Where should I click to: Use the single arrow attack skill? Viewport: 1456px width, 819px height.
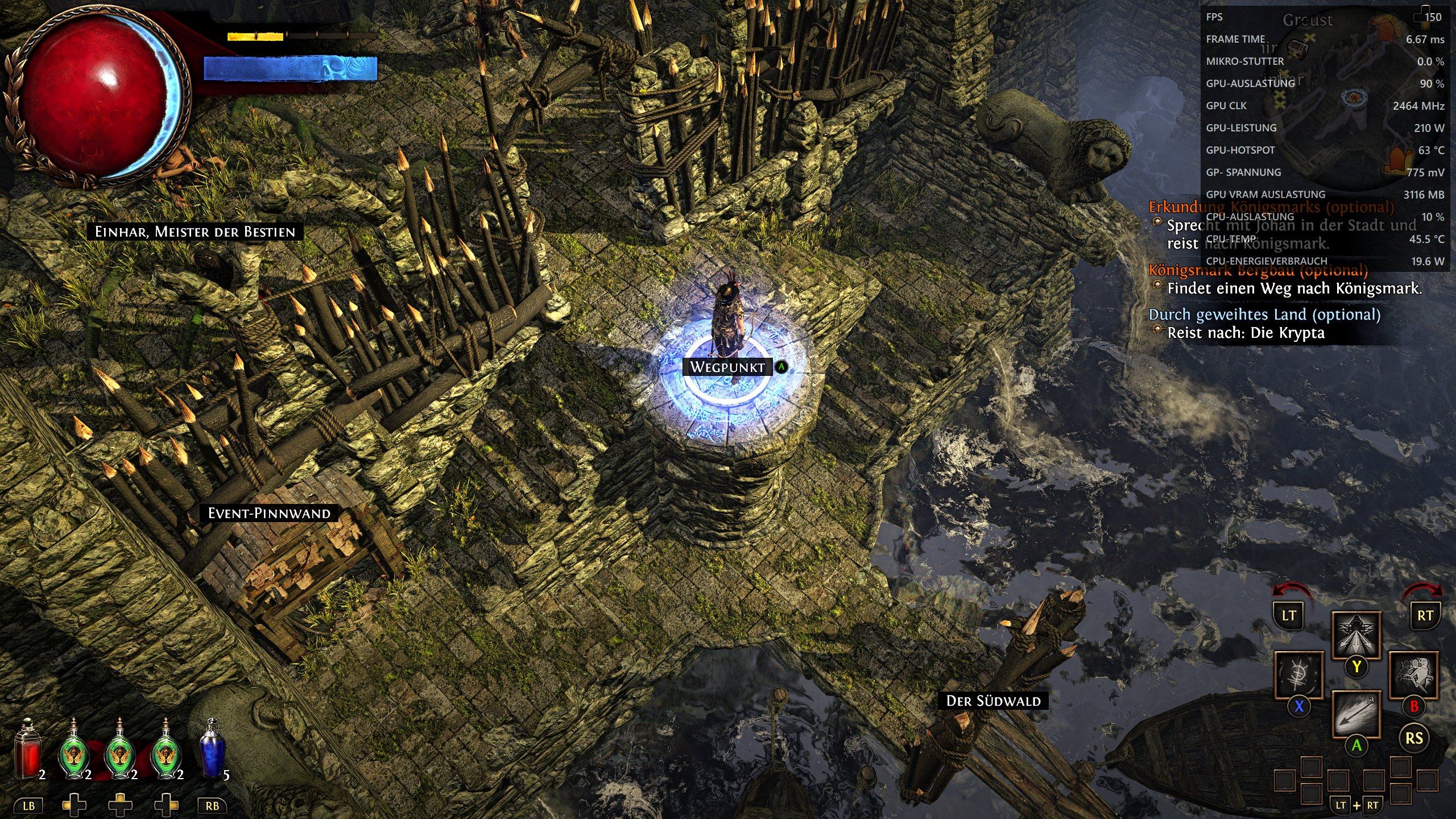click(1356, 714)
